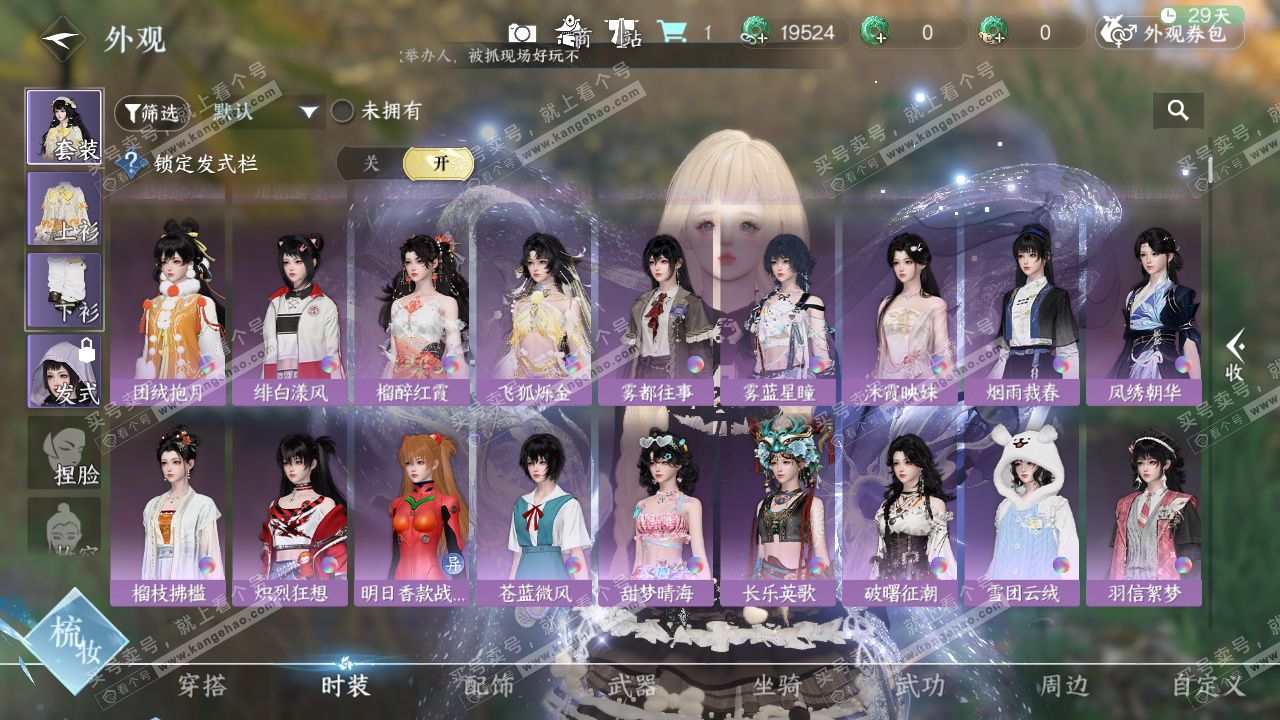Open the 武器 weapon tab
The image size is (1280, 720).
click(632, 686)
